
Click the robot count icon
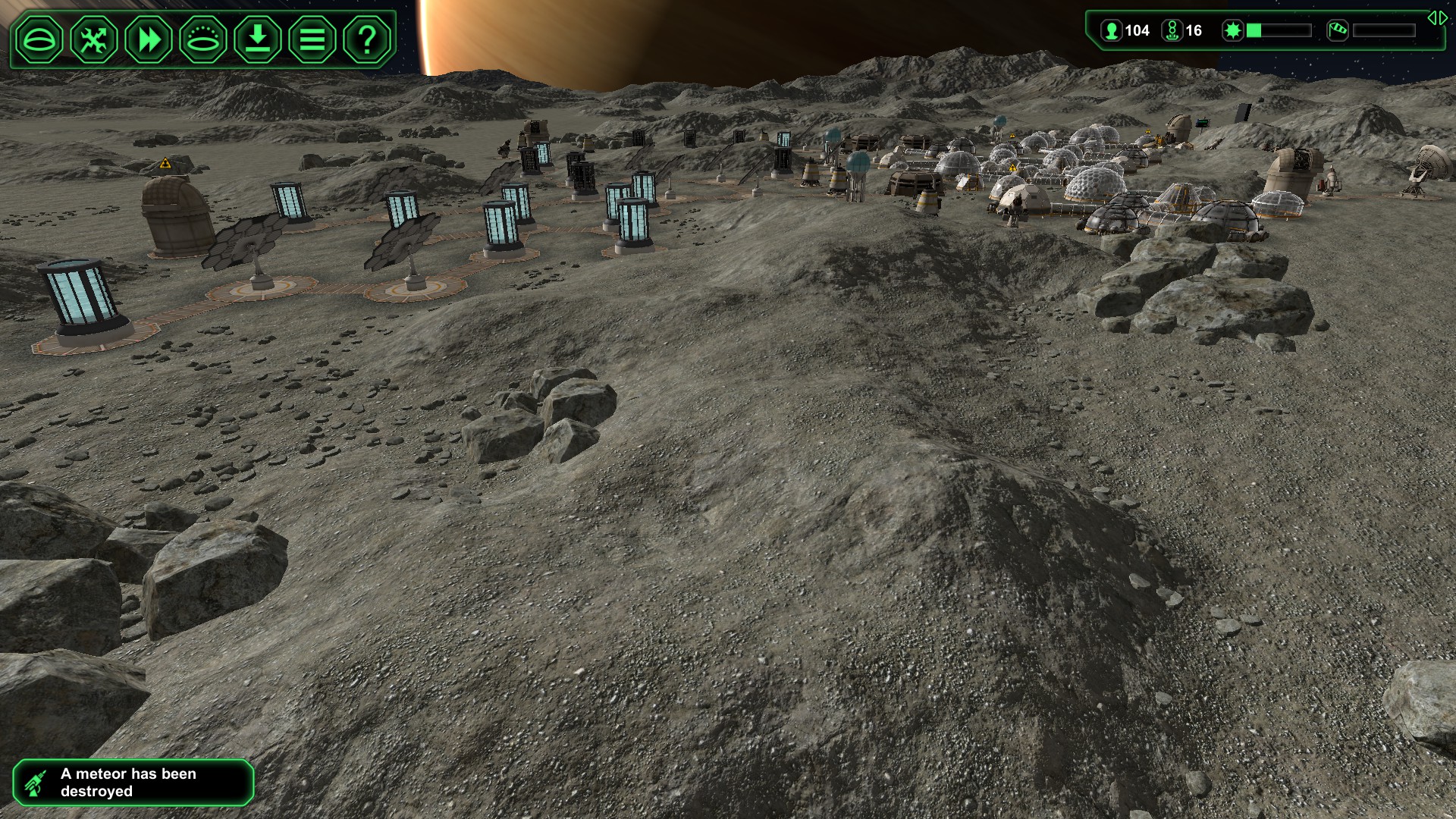click(1172, 31)
